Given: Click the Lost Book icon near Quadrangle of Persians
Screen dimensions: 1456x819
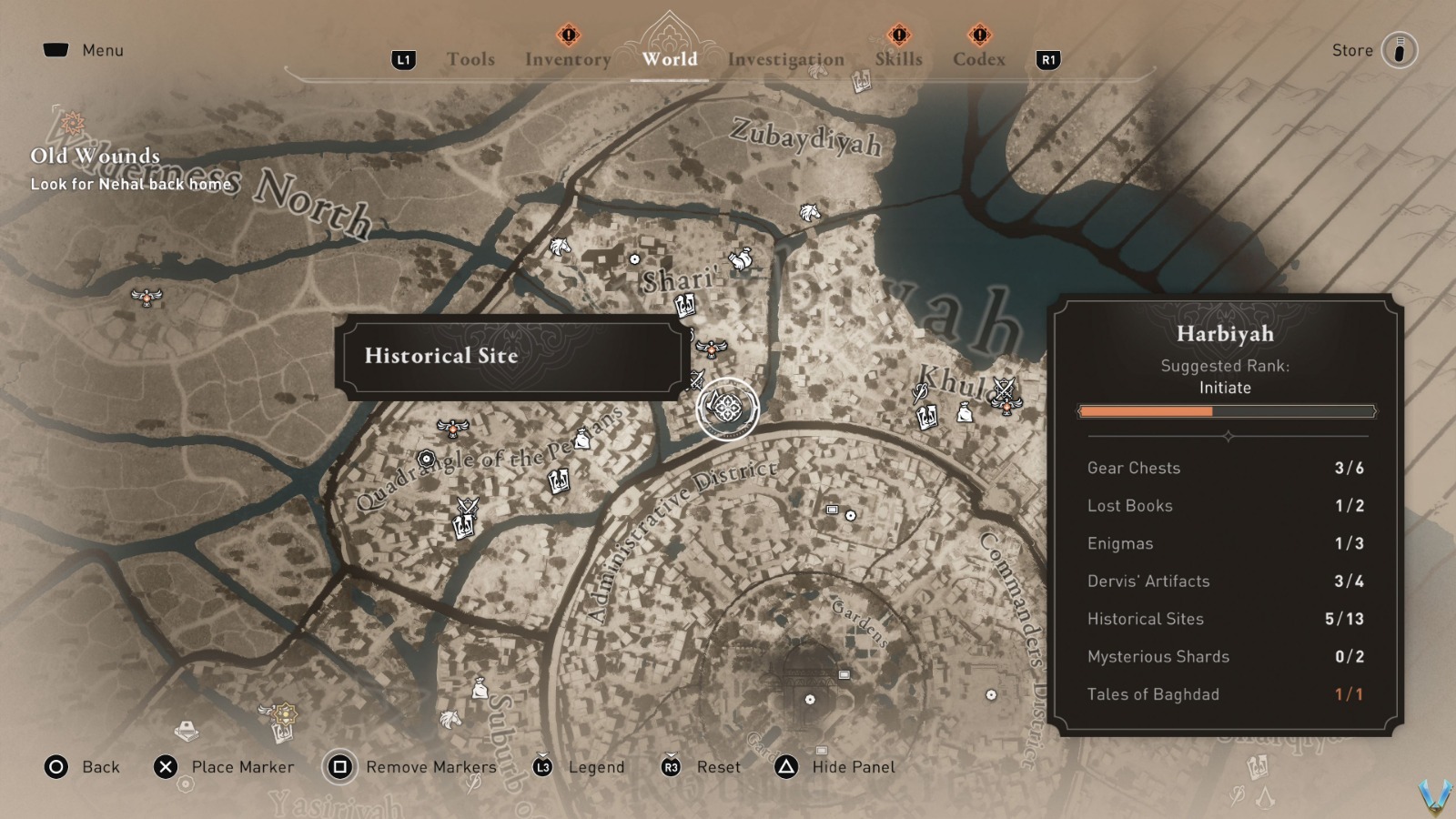Looking at the screenshot, I should click(x=558, y=481).
